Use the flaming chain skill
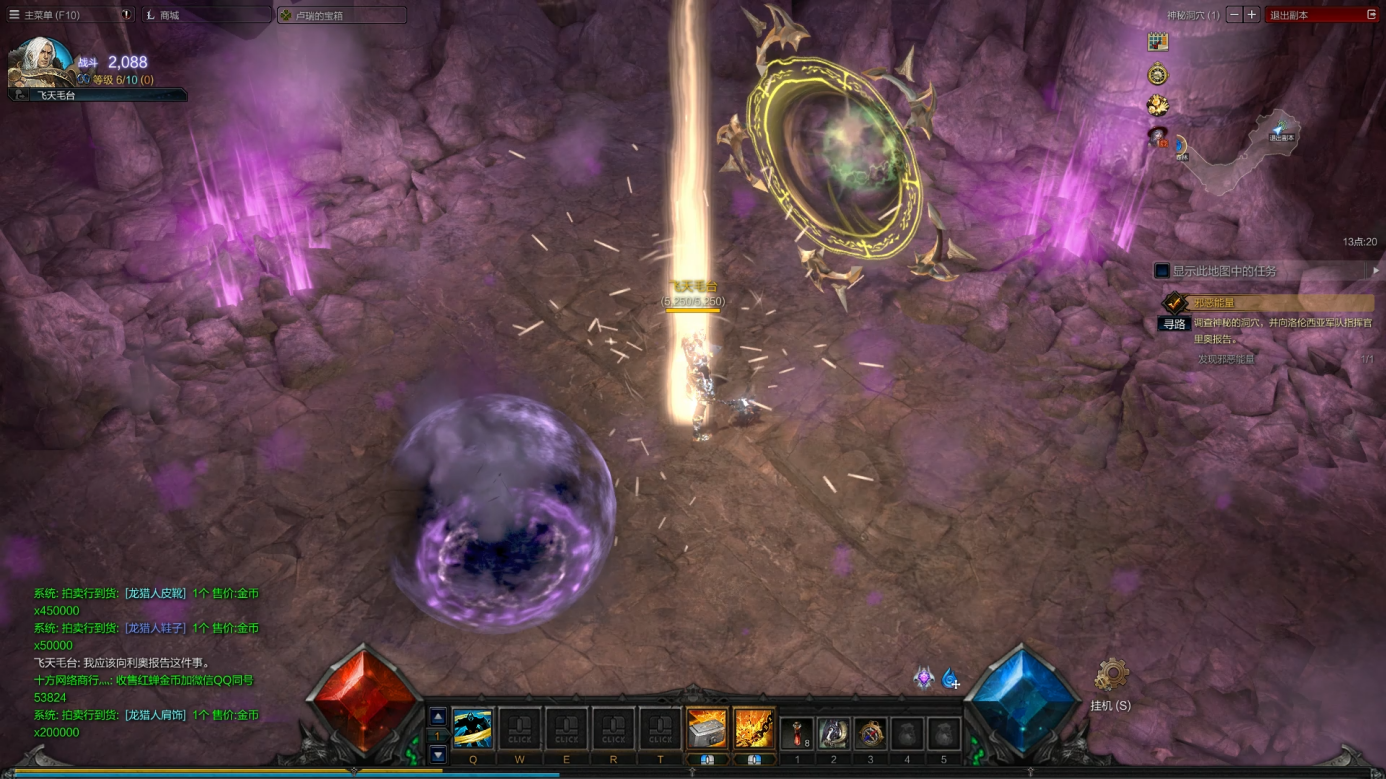The image size is (1386, 779). click(753, 729)
